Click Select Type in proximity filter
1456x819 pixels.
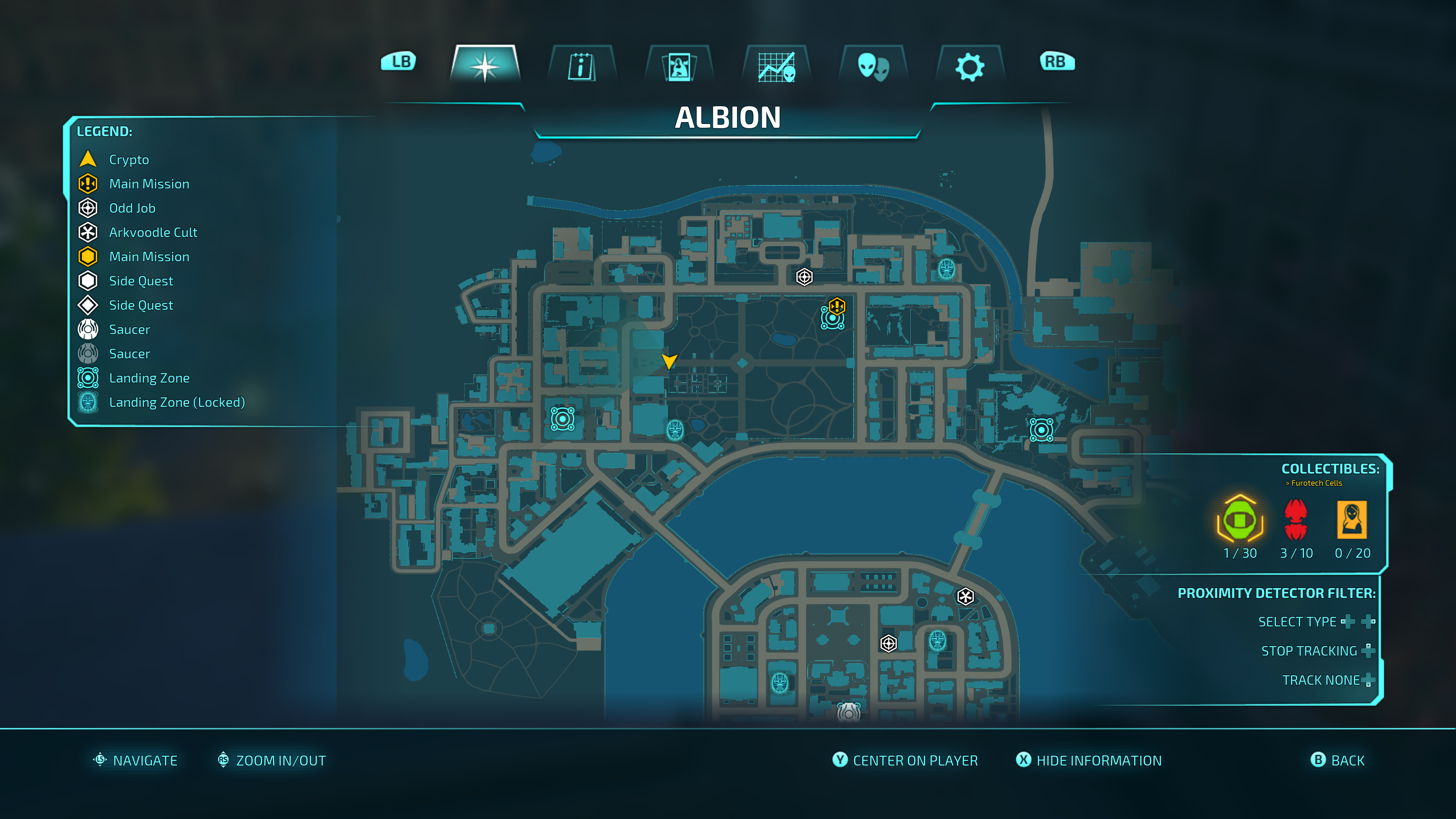pos(1297,622)
